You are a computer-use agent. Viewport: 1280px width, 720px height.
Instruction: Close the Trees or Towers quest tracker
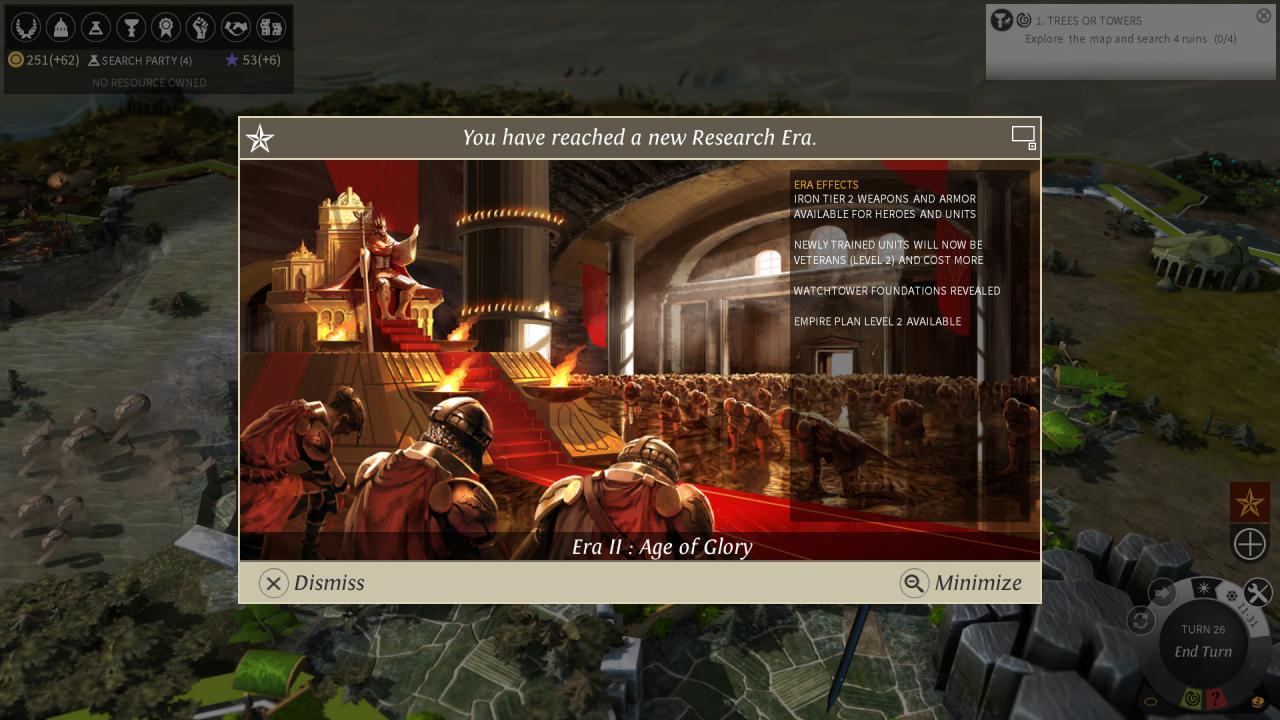click(x=1263, y=16)
